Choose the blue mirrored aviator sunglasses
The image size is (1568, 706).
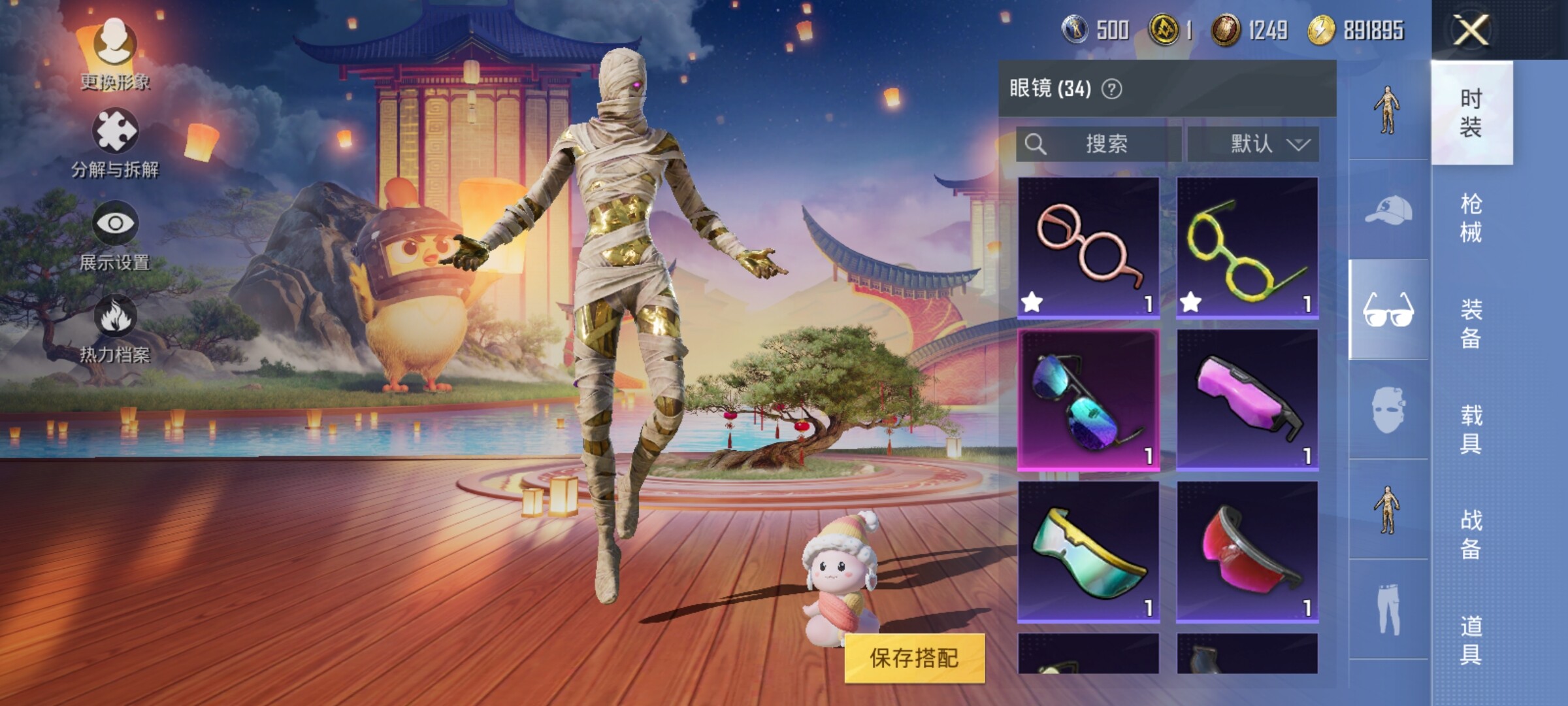(x=1088, y=400)
